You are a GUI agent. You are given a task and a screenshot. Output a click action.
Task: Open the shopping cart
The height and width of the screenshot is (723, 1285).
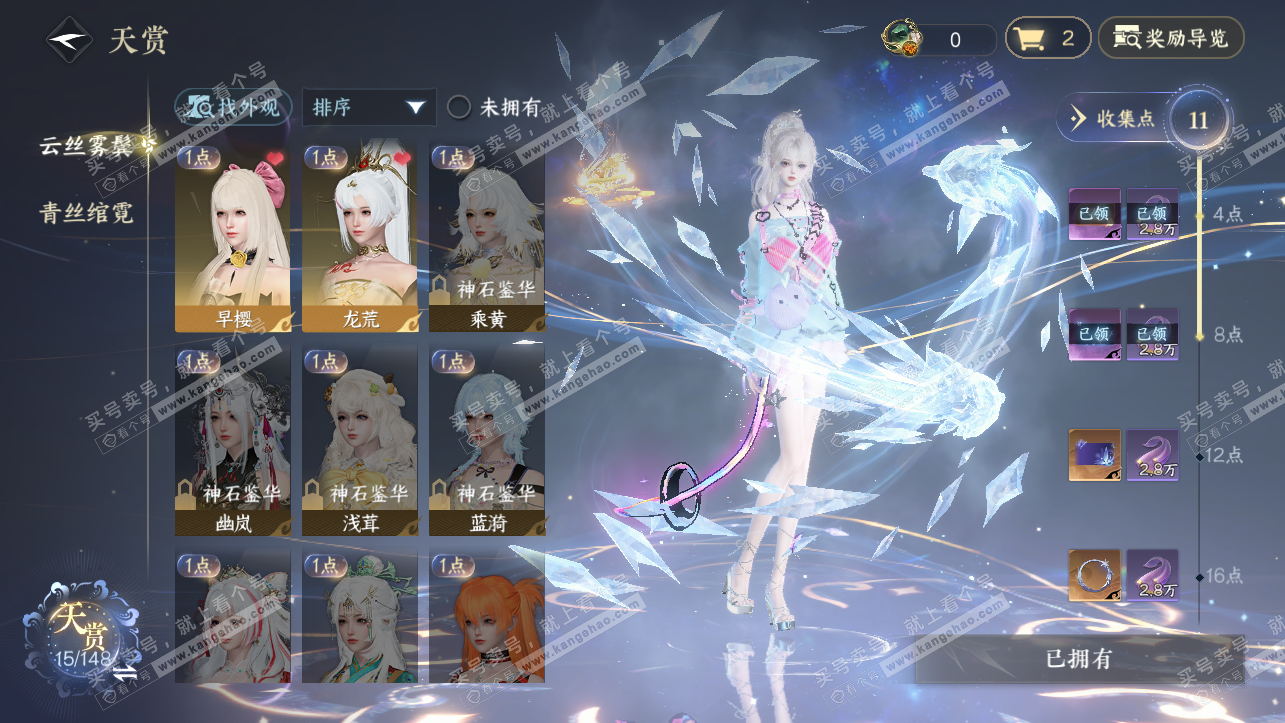tap(1047, 39)
